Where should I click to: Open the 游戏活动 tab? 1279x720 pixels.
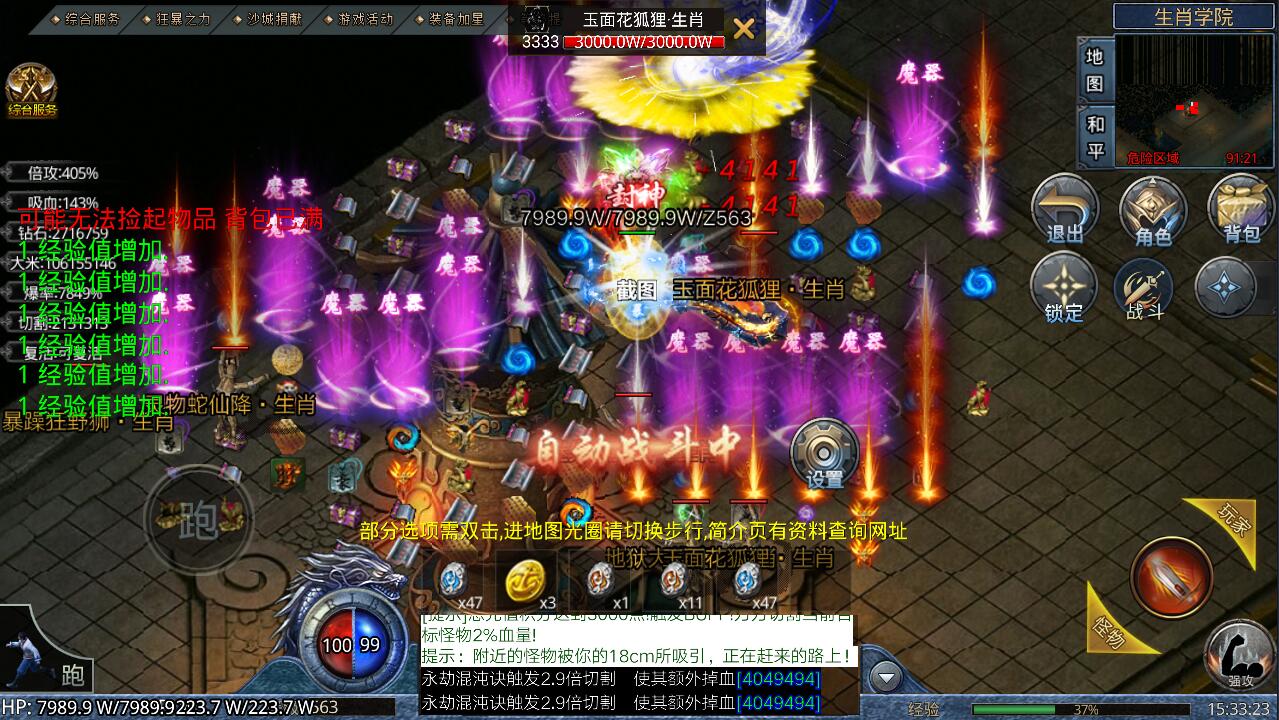tap(362, 18)
